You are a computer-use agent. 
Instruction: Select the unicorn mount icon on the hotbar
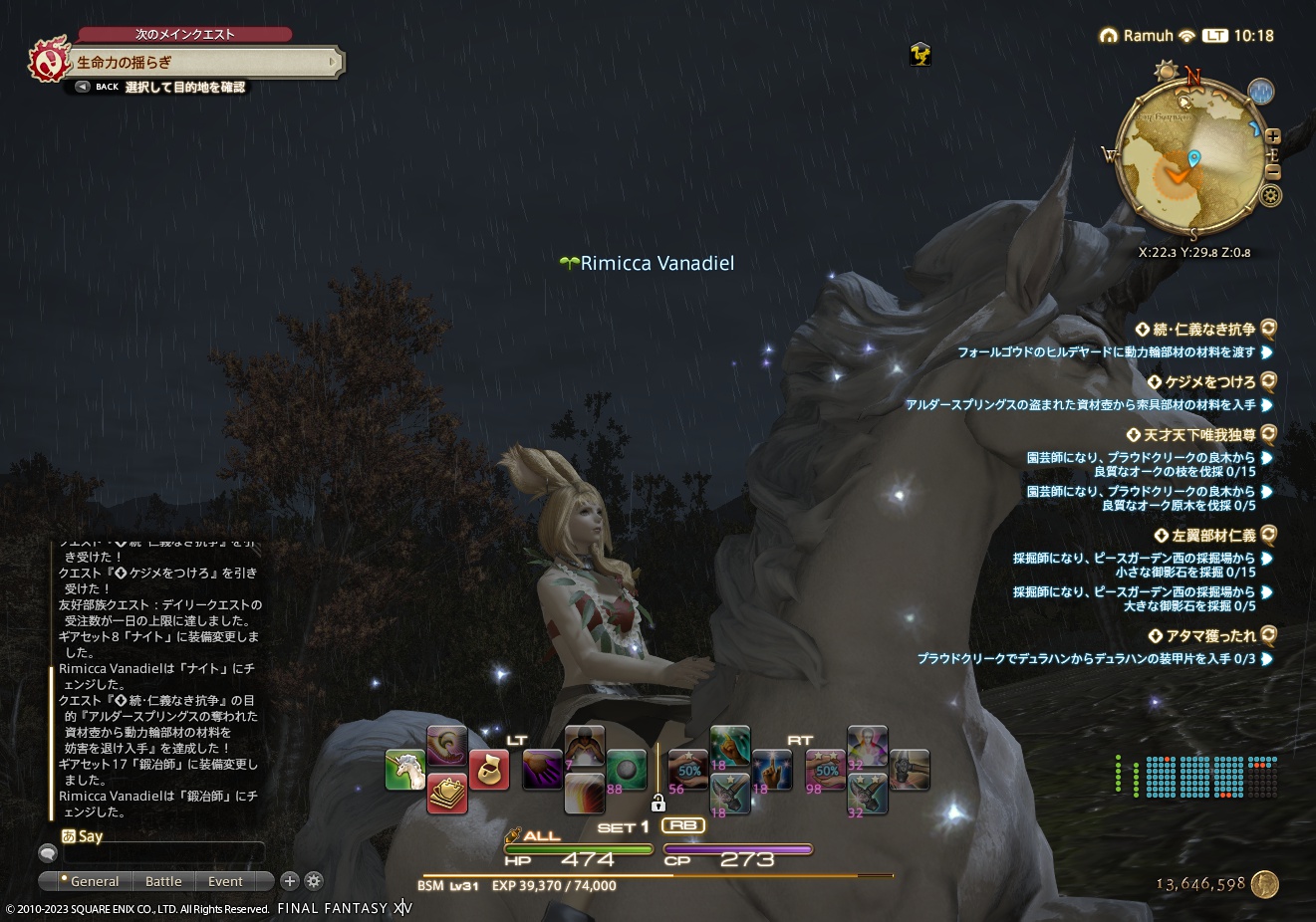coord(402,770)
